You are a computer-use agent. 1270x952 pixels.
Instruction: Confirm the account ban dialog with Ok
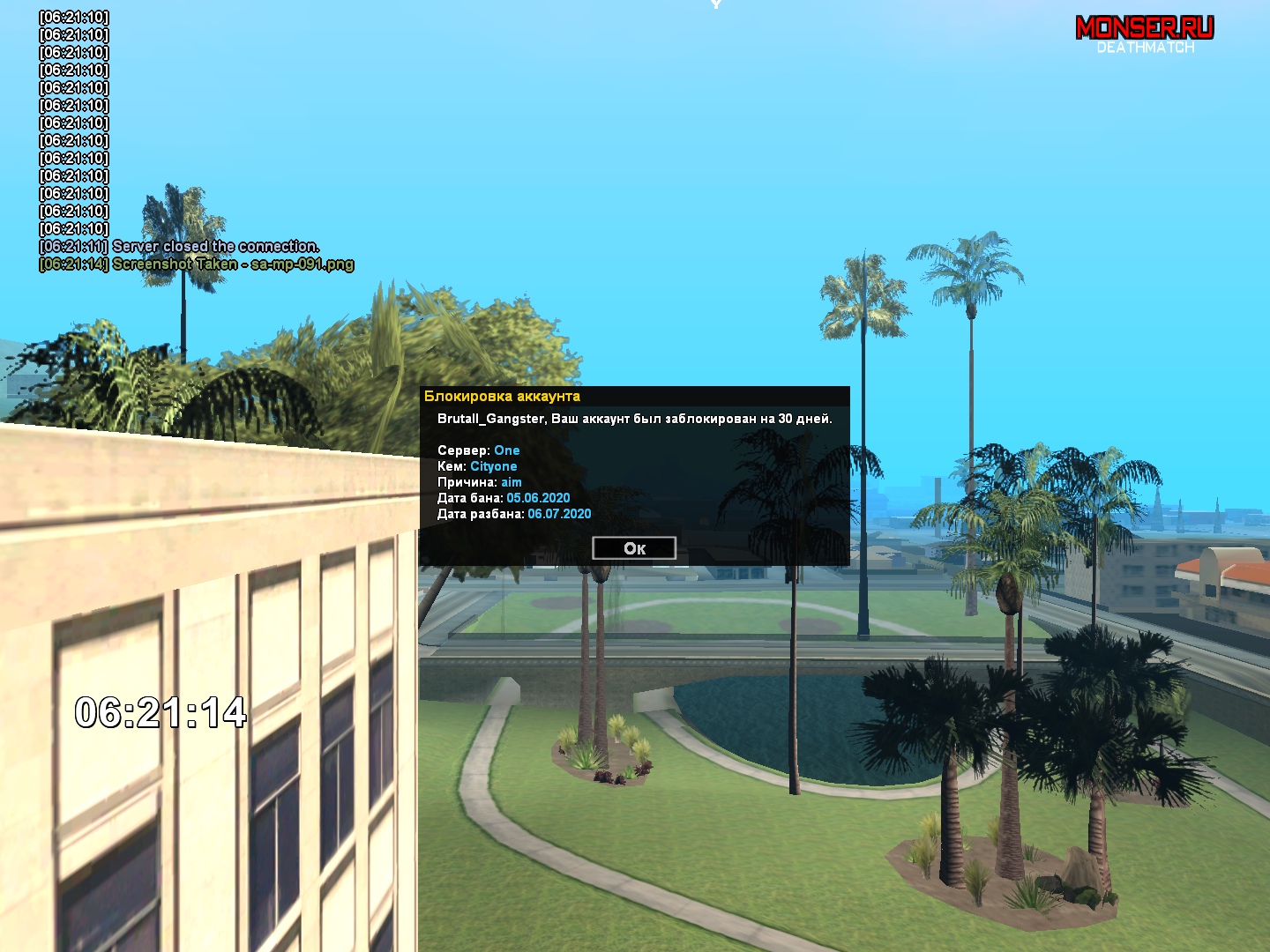tap(634, 548)
